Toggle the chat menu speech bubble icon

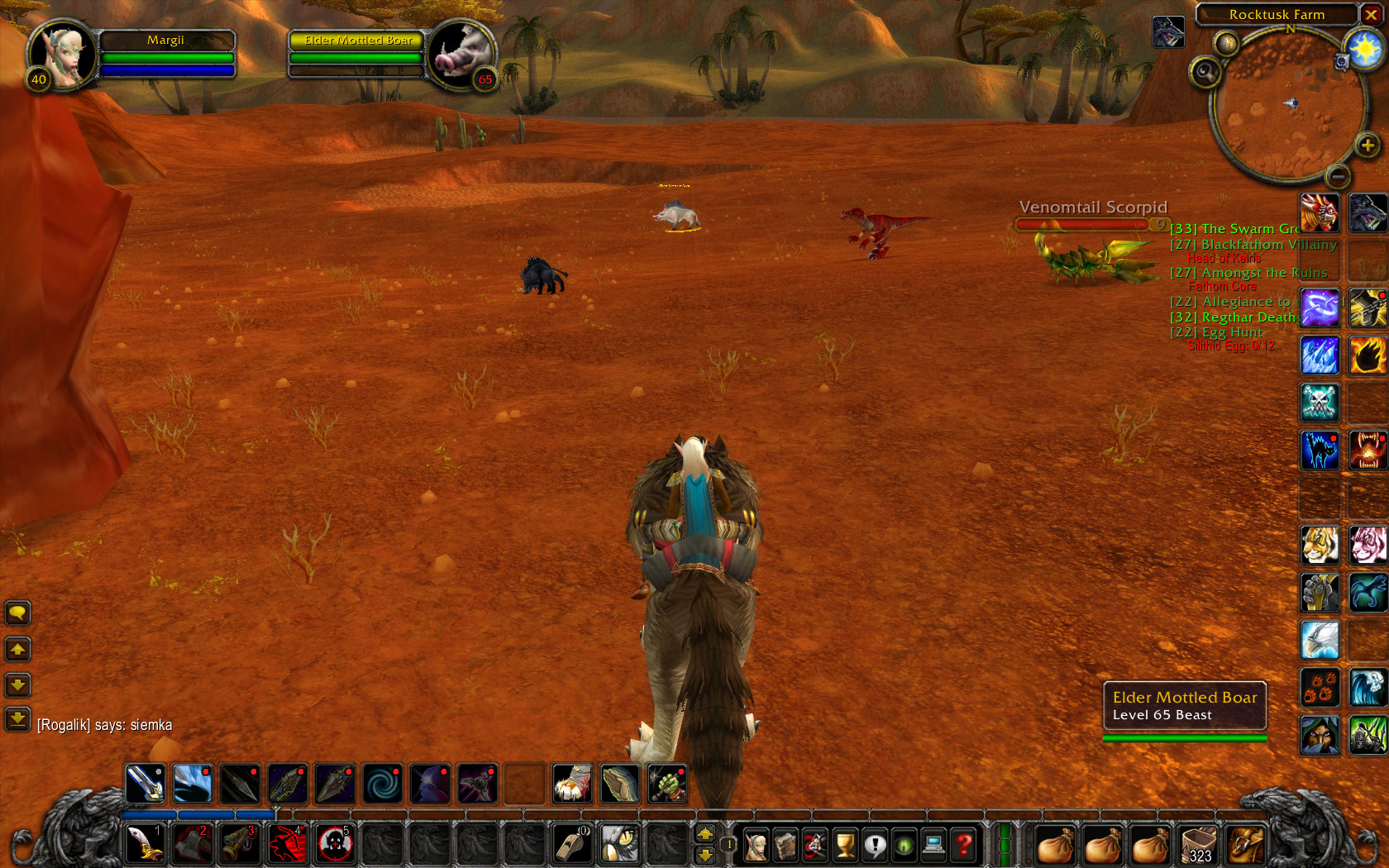[17, 613]
